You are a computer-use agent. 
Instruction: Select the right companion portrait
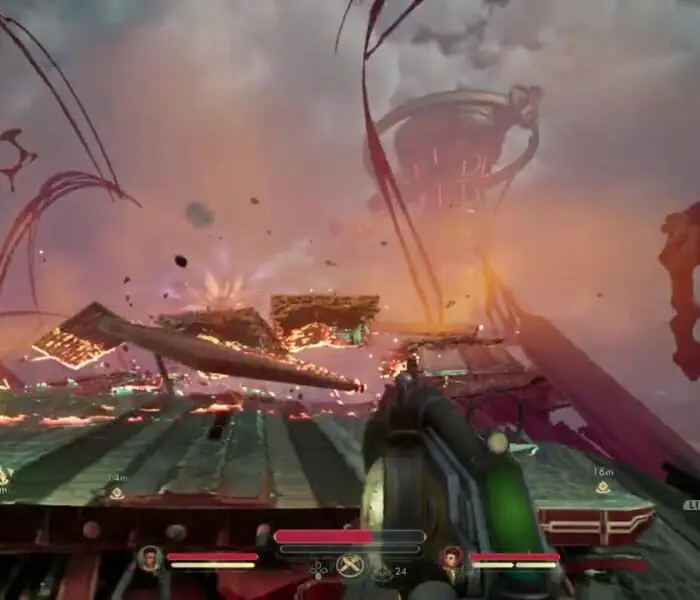pyautogui.click(x=452, y=558)
